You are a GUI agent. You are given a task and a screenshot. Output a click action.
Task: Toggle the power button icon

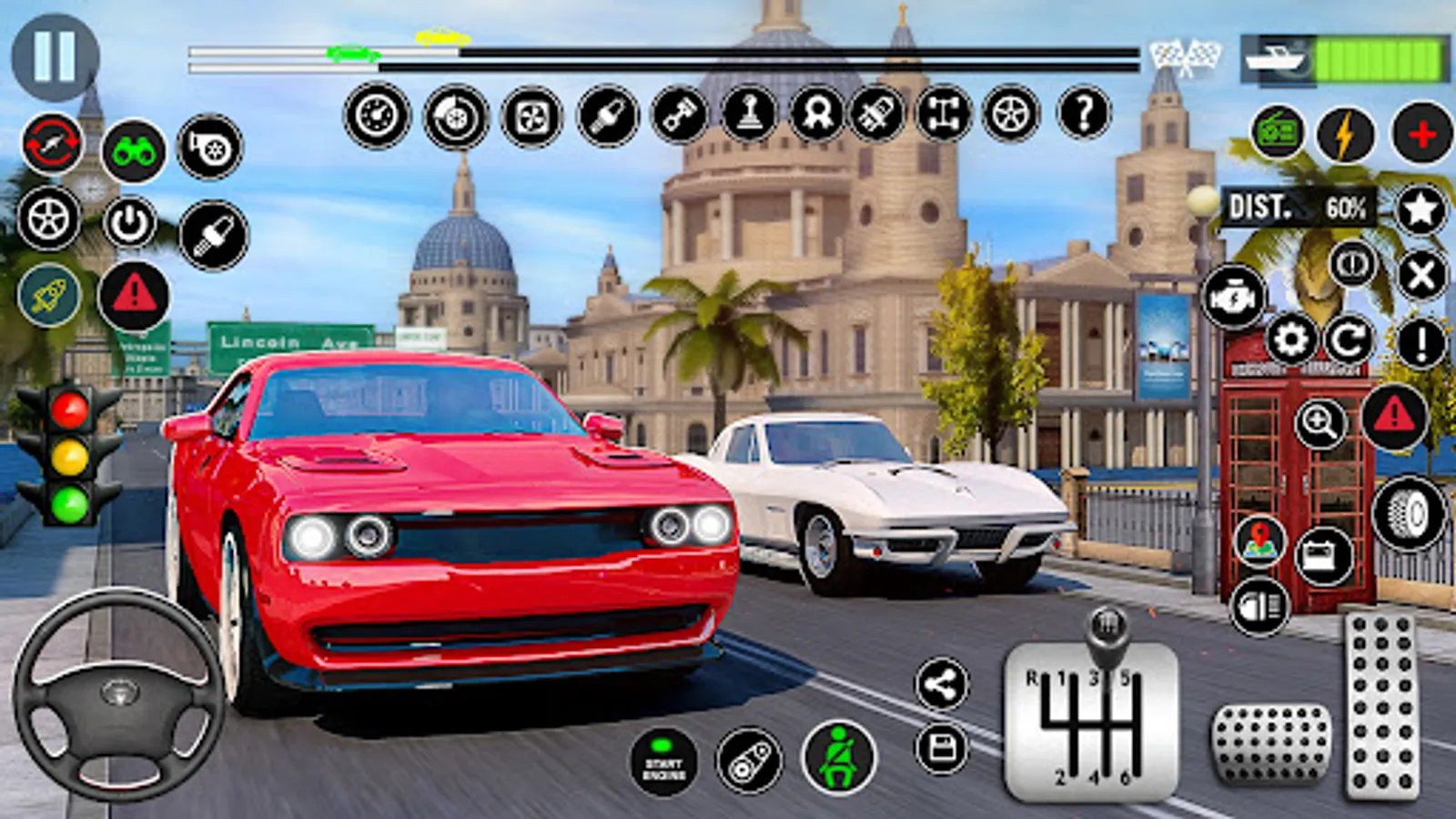click(129, 223)
